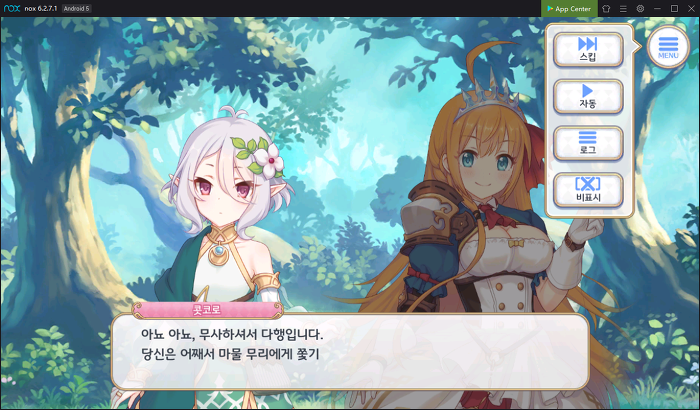Minimize the Nox emulator window
The height and width of the screenshot is (410, 700).
[x=657, y=8]
